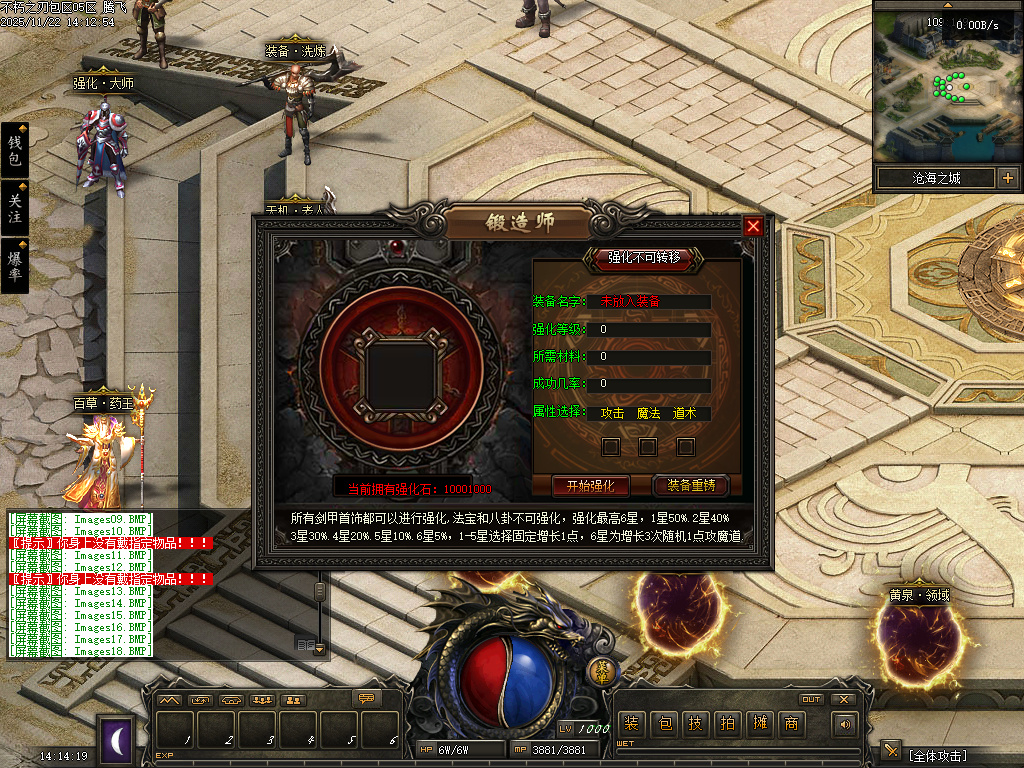This screenshot has width=1024, height=768.
Task: Tick the 攻击 attribute checkbox
Action: 611,446
